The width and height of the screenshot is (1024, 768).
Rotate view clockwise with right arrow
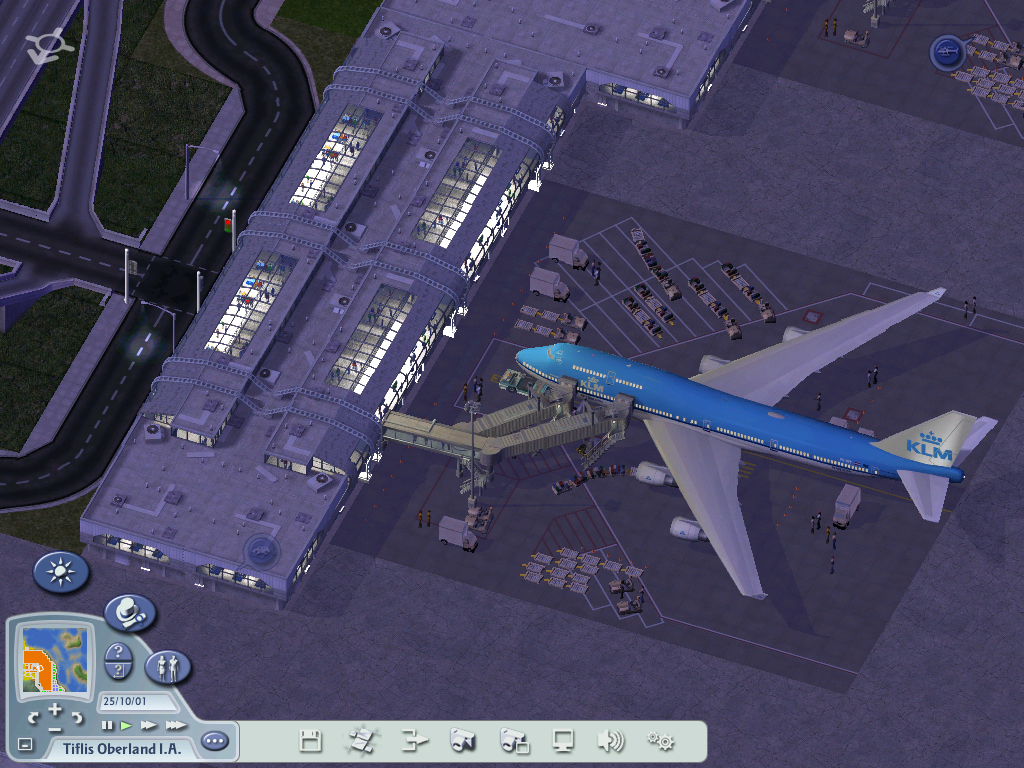click(78, 717)
